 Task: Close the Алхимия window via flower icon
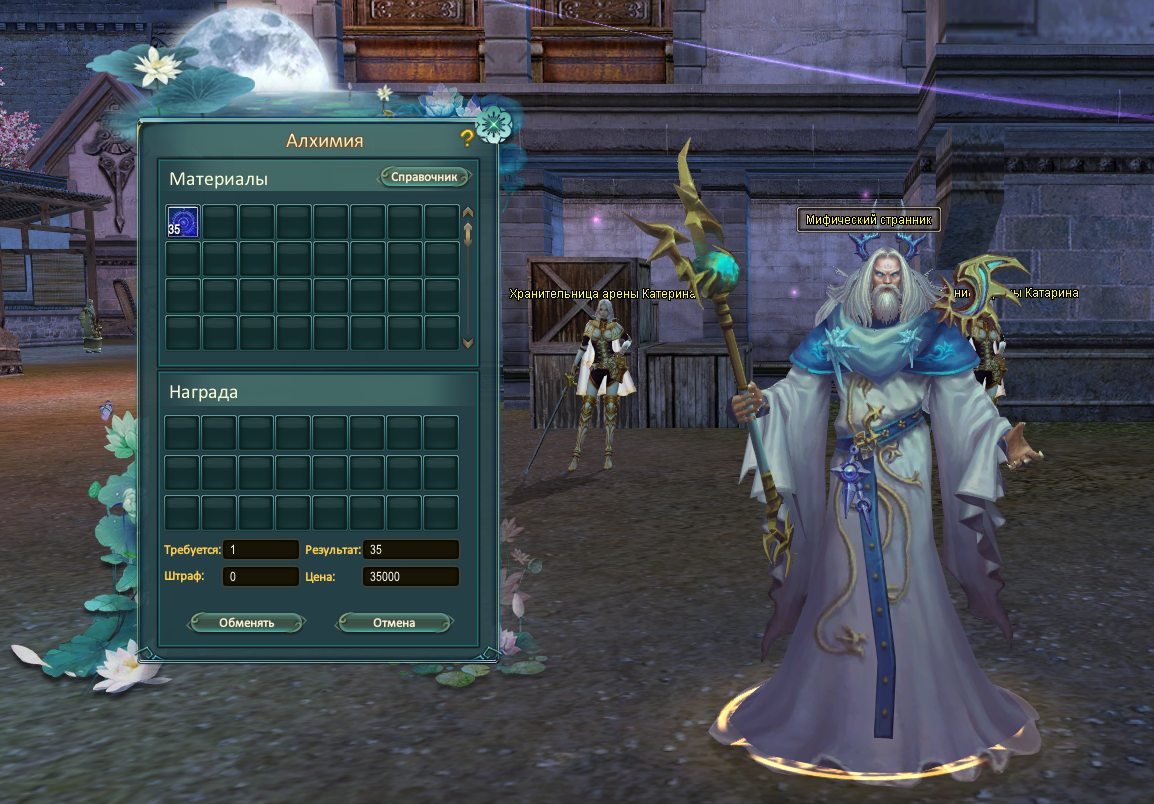492,125
